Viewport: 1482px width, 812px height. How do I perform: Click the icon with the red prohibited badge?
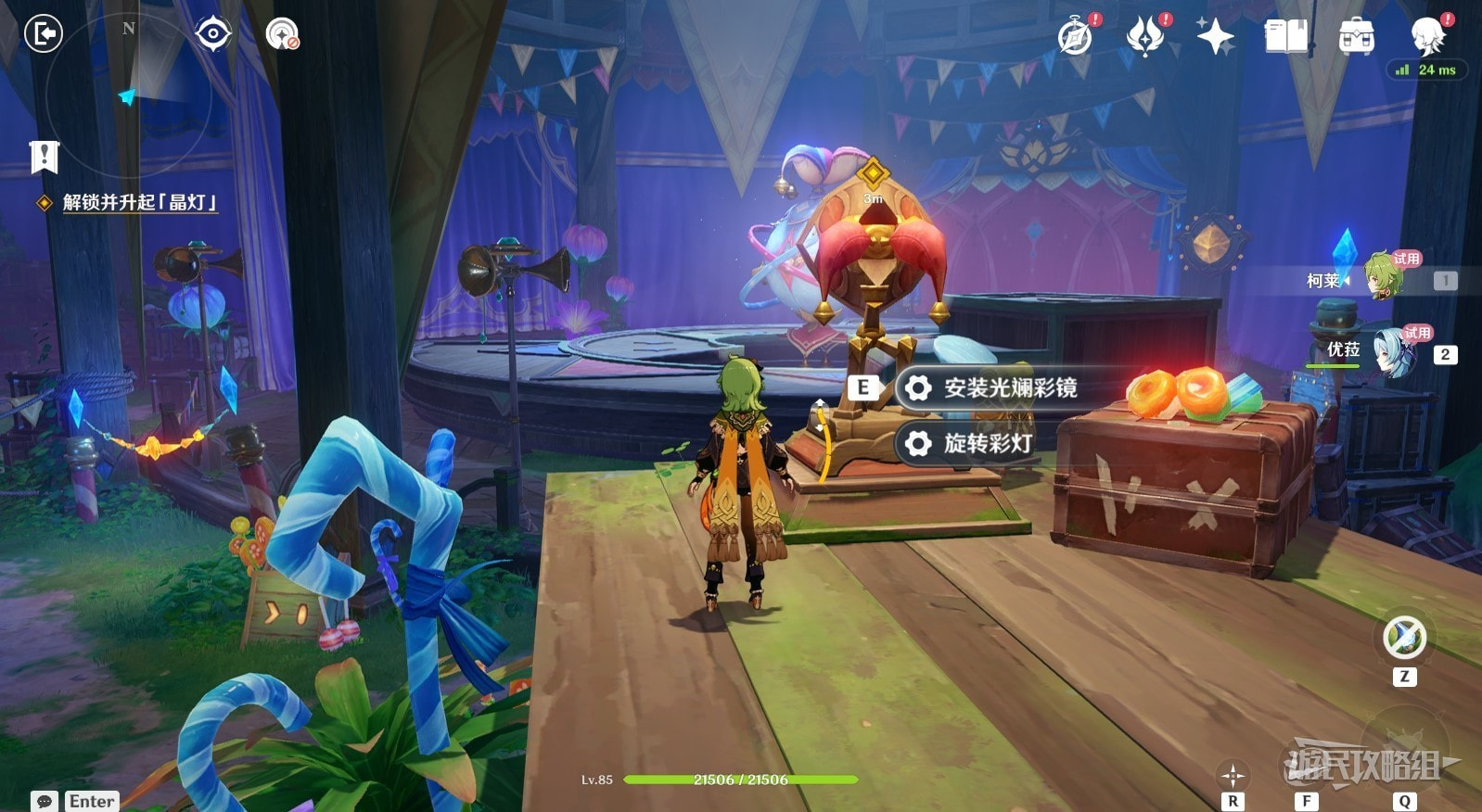click(282, 34)
